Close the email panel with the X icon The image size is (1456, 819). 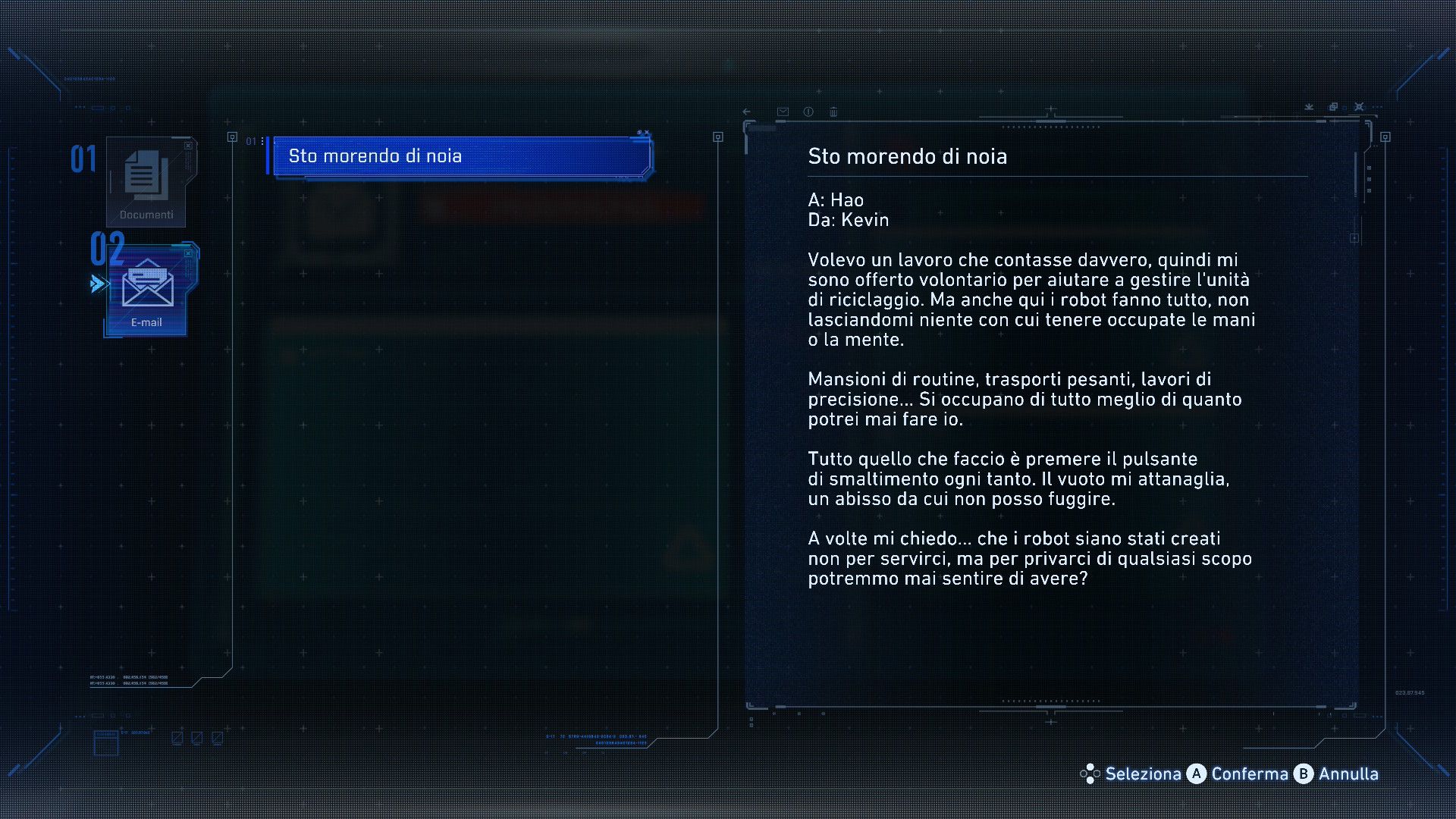click(1359, 107)
